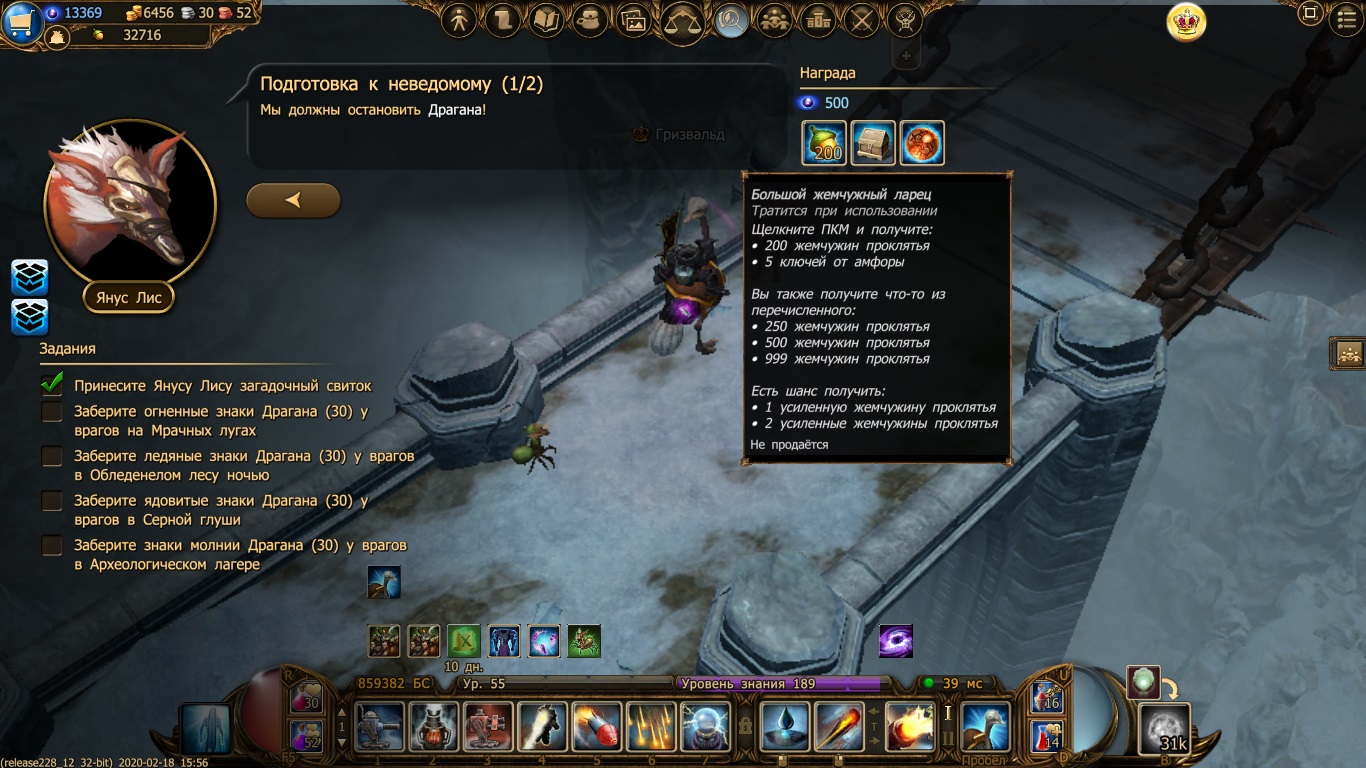Click the gold crown premium icon
This screenshot has height=768, width=1366.
(1186, 22)
